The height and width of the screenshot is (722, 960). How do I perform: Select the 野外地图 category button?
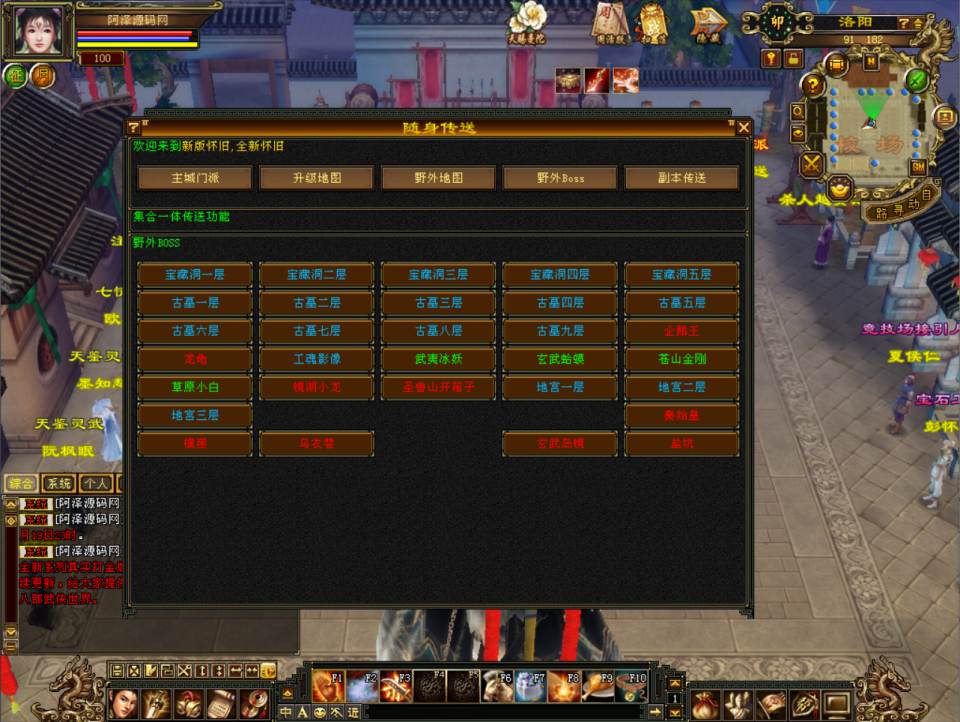pyautogui.click(x=438, y=178)
